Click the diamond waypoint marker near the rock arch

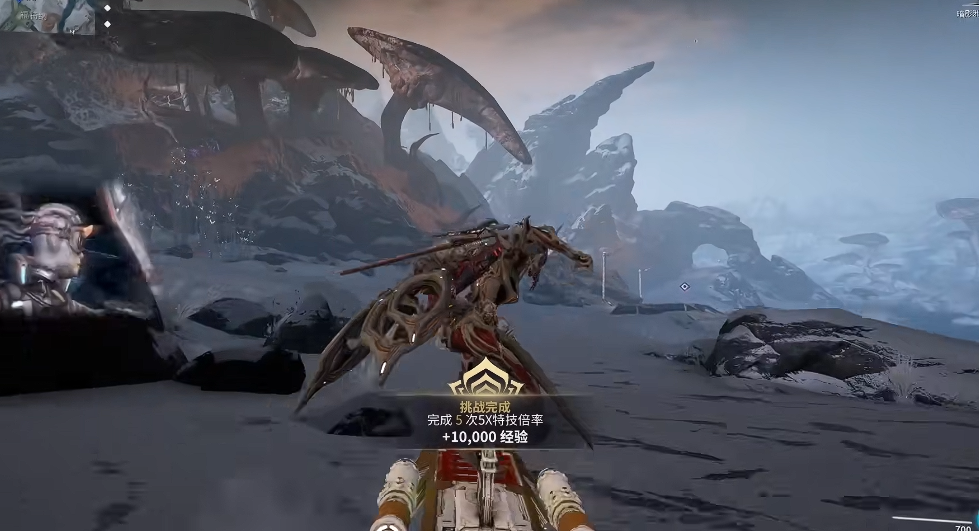click(684, 287)
